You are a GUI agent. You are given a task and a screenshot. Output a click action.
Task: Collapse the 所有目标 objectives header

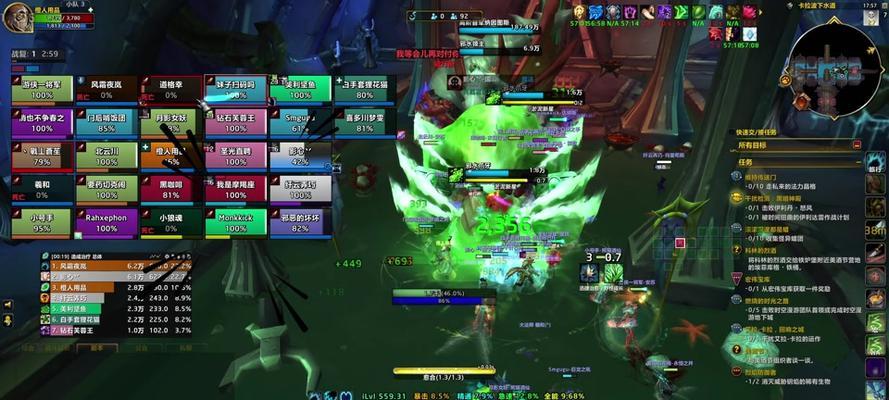tap(857, 145)
